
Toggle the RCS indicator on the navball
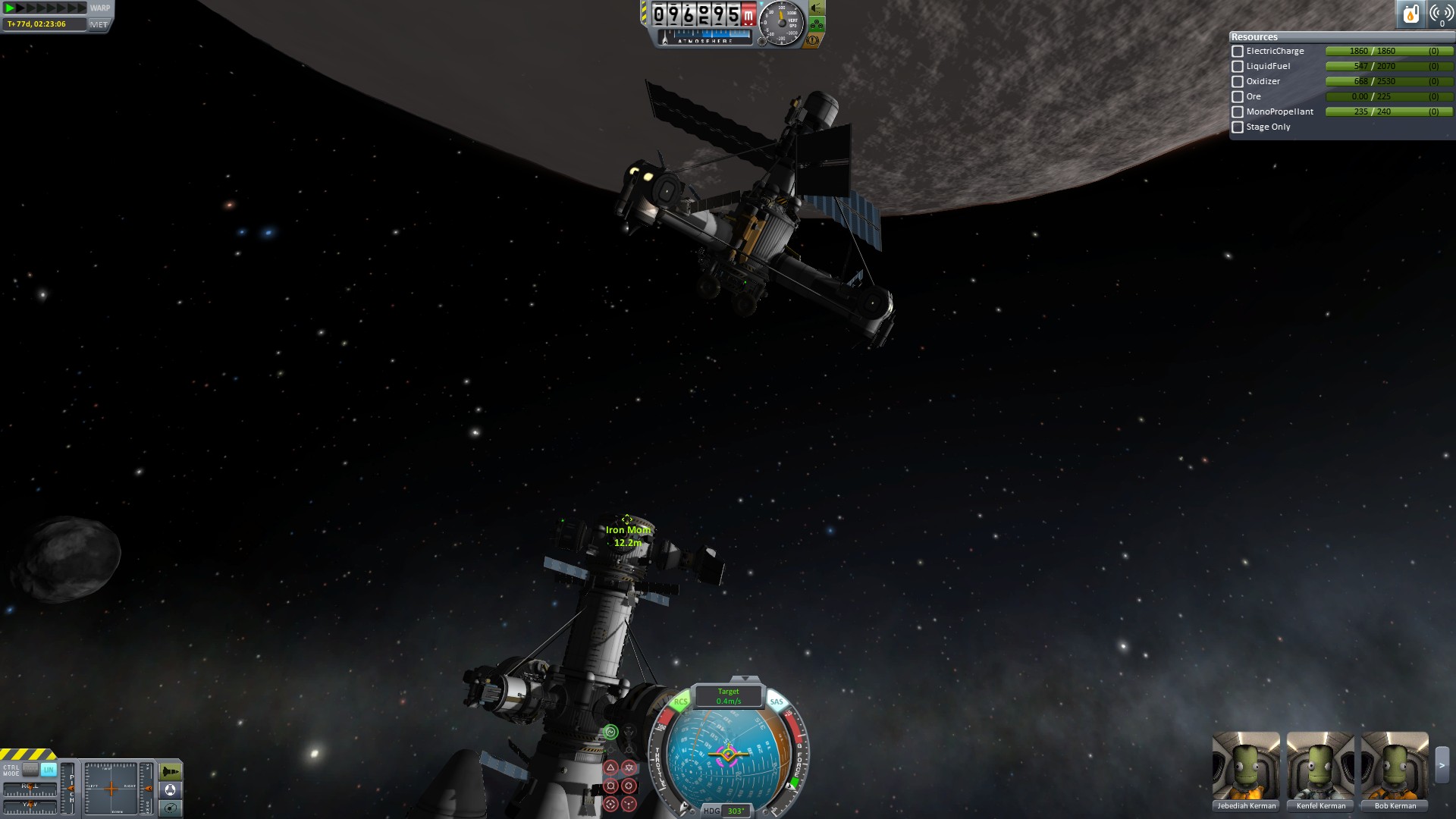[680, 702]
